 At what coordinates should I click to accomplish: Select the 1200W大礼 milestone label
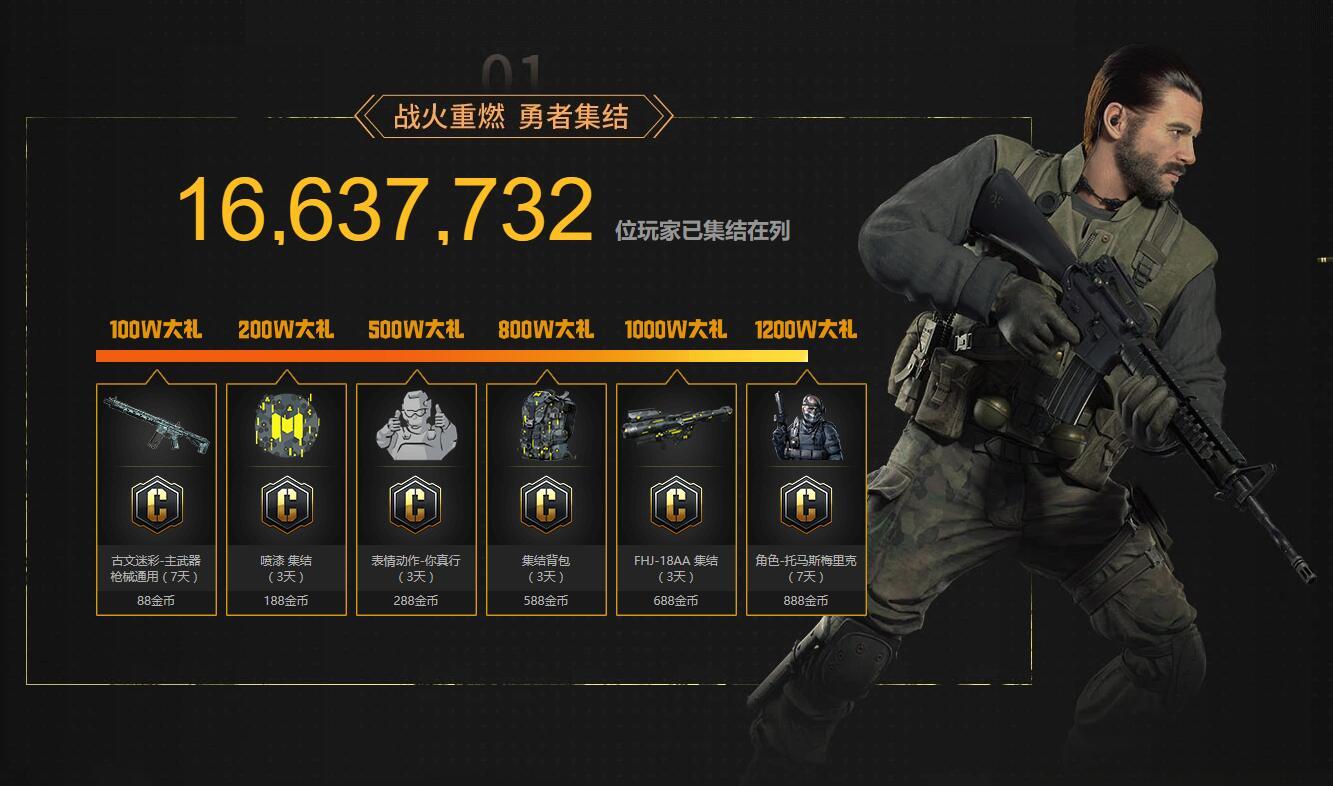coord(806,330)
